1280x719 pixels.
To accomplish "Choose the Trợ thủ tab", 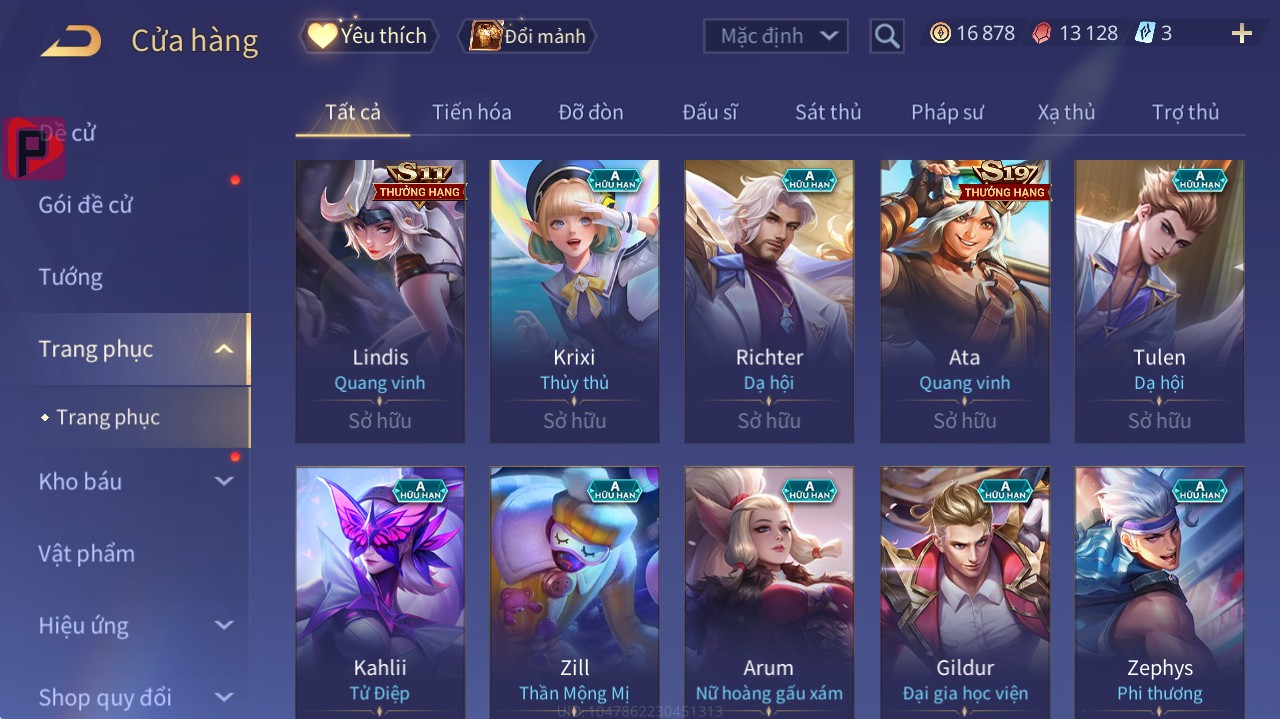I will click(1185, 112).
